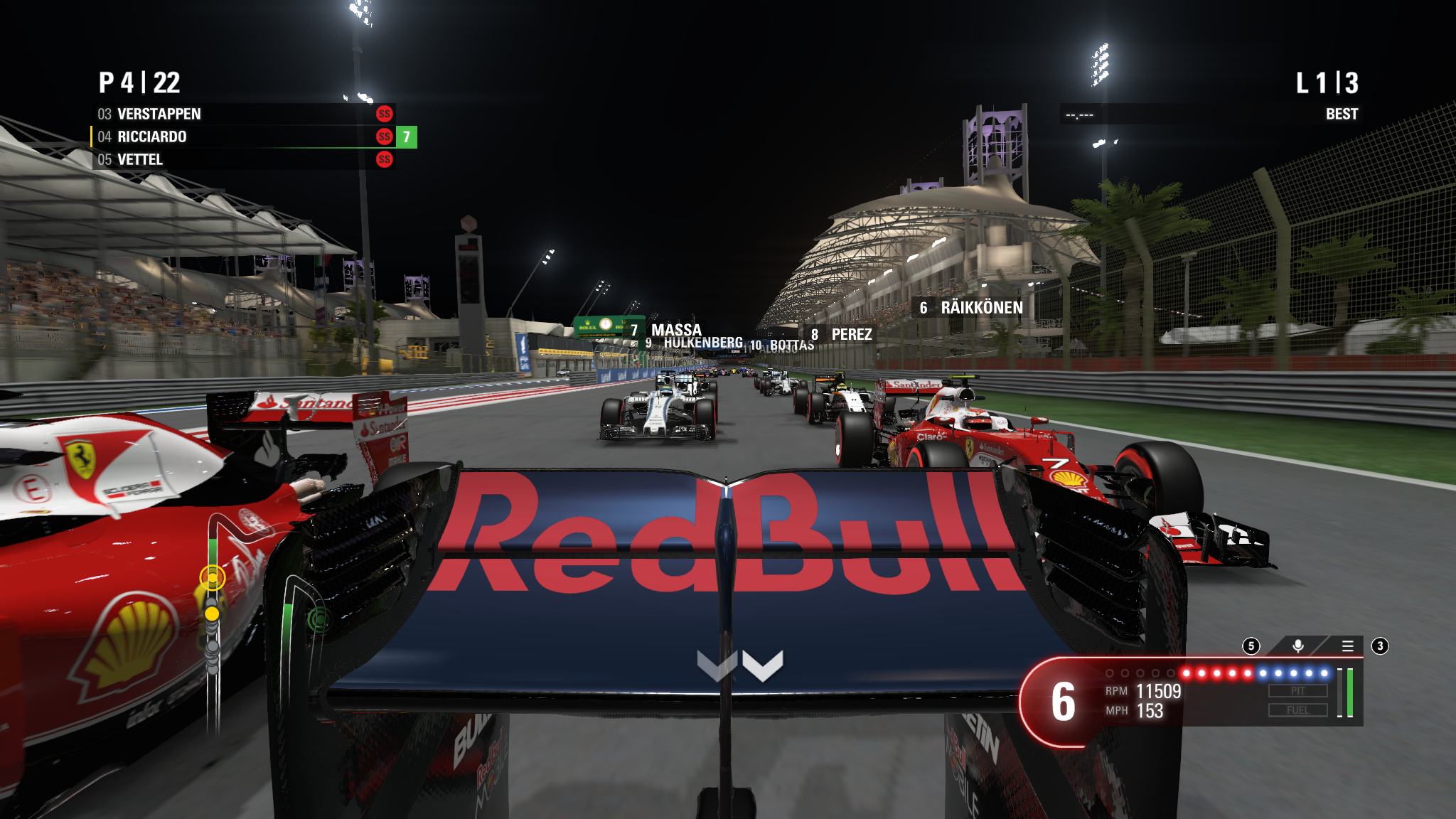The width and height of the screenshot is (1456, 819).
Task: Select the Verstappen row in the standings
Action: click(243, 114)
